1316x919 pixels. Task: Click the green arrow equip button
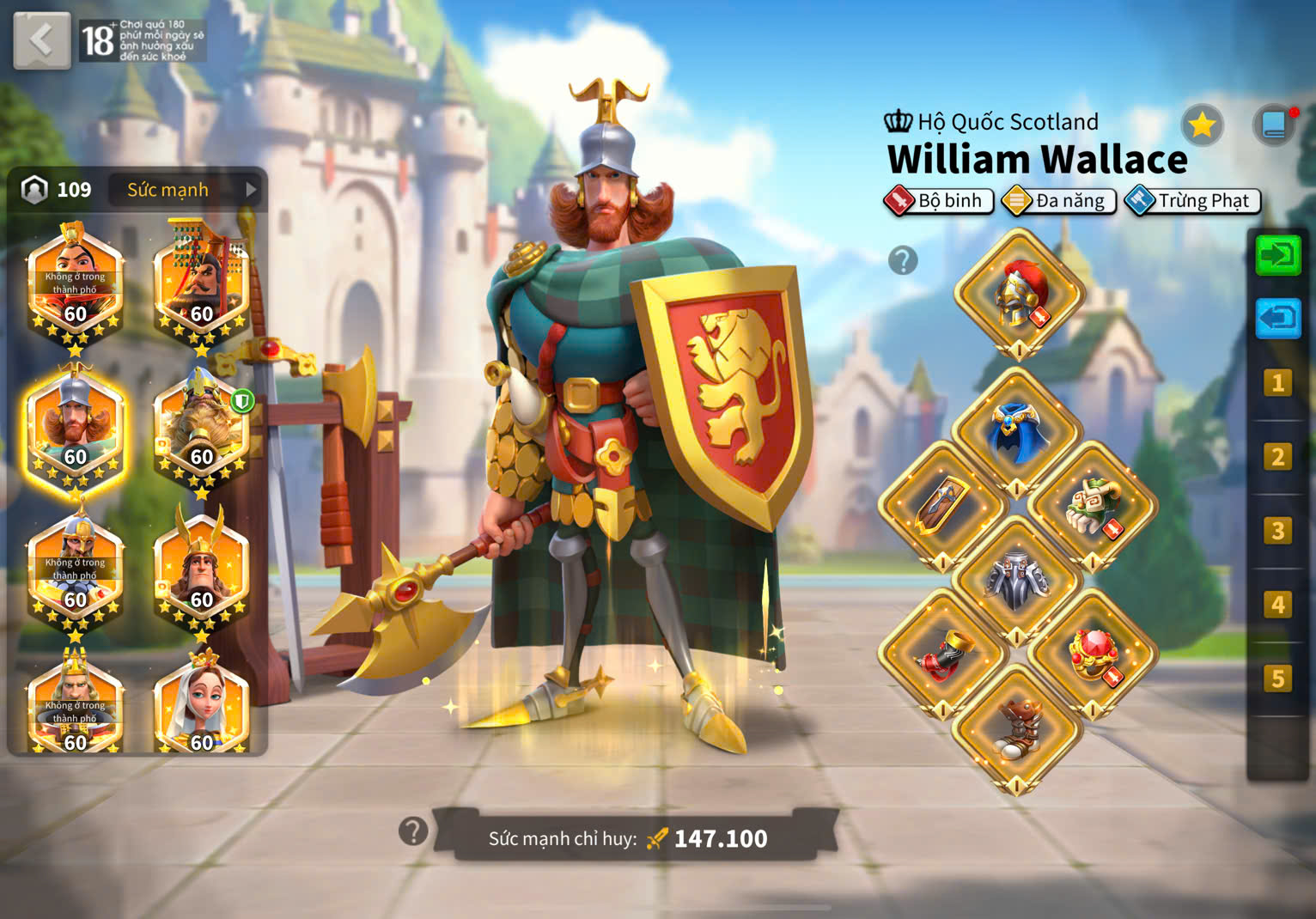click(x=1277, y=255)
